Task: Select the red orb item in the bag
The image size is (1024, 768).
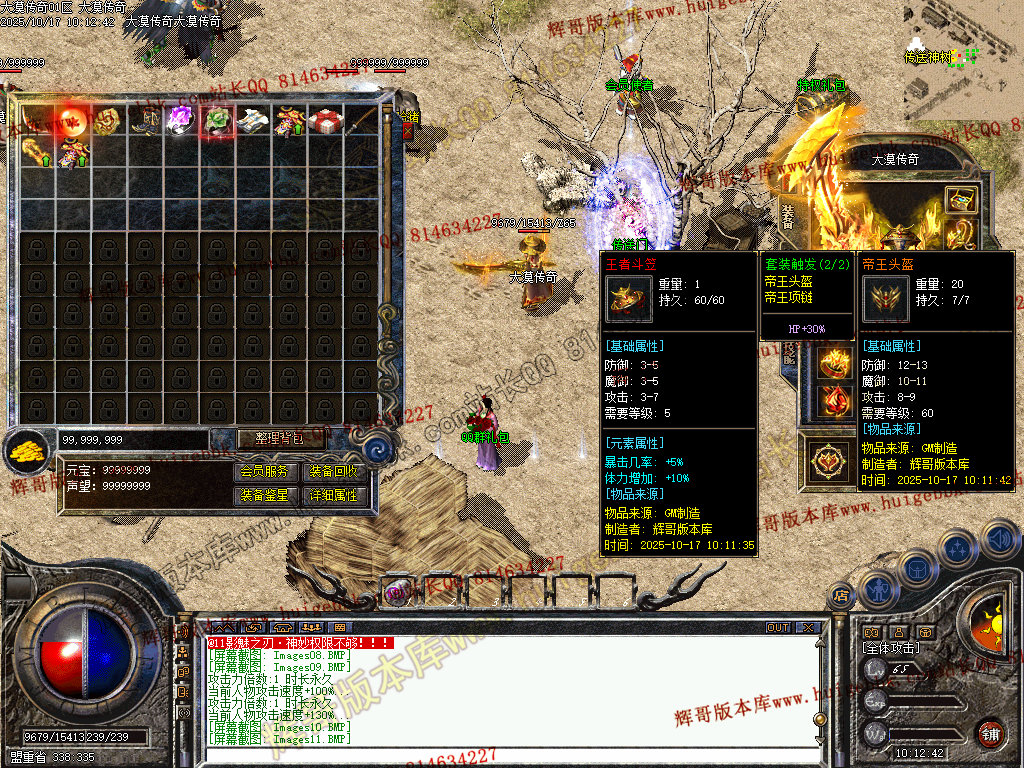Action: [x=72, y=120]
